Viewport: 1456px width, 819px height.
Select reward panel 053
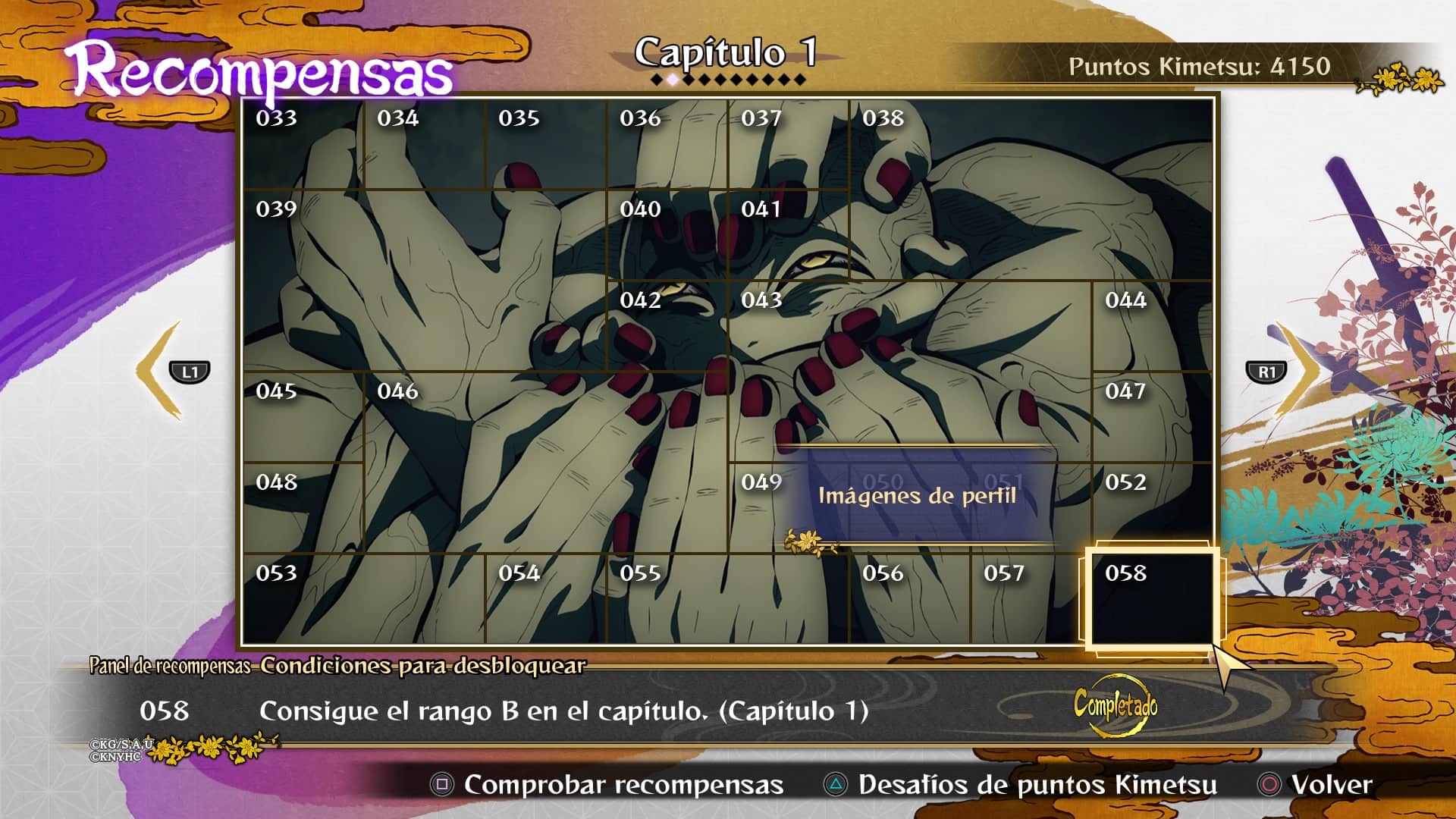[x=363, y=598]
